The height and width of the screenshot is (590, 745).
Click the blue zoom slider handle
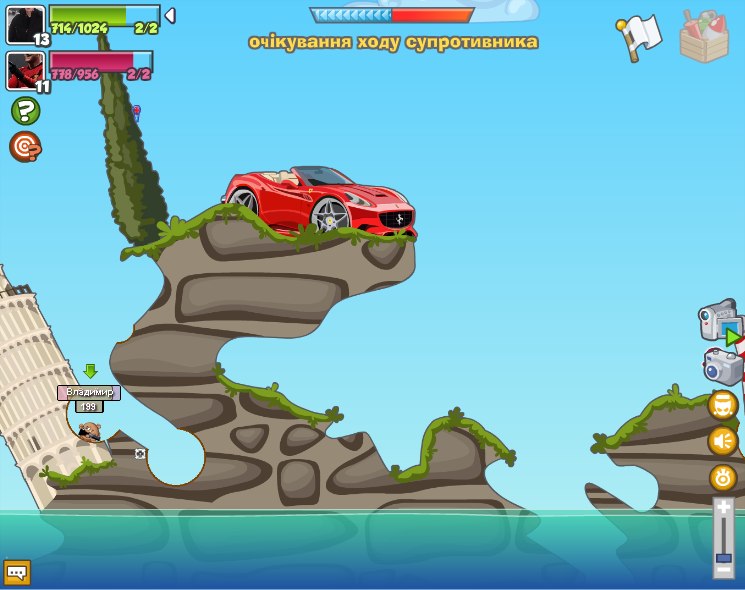[x=723, y=557]
